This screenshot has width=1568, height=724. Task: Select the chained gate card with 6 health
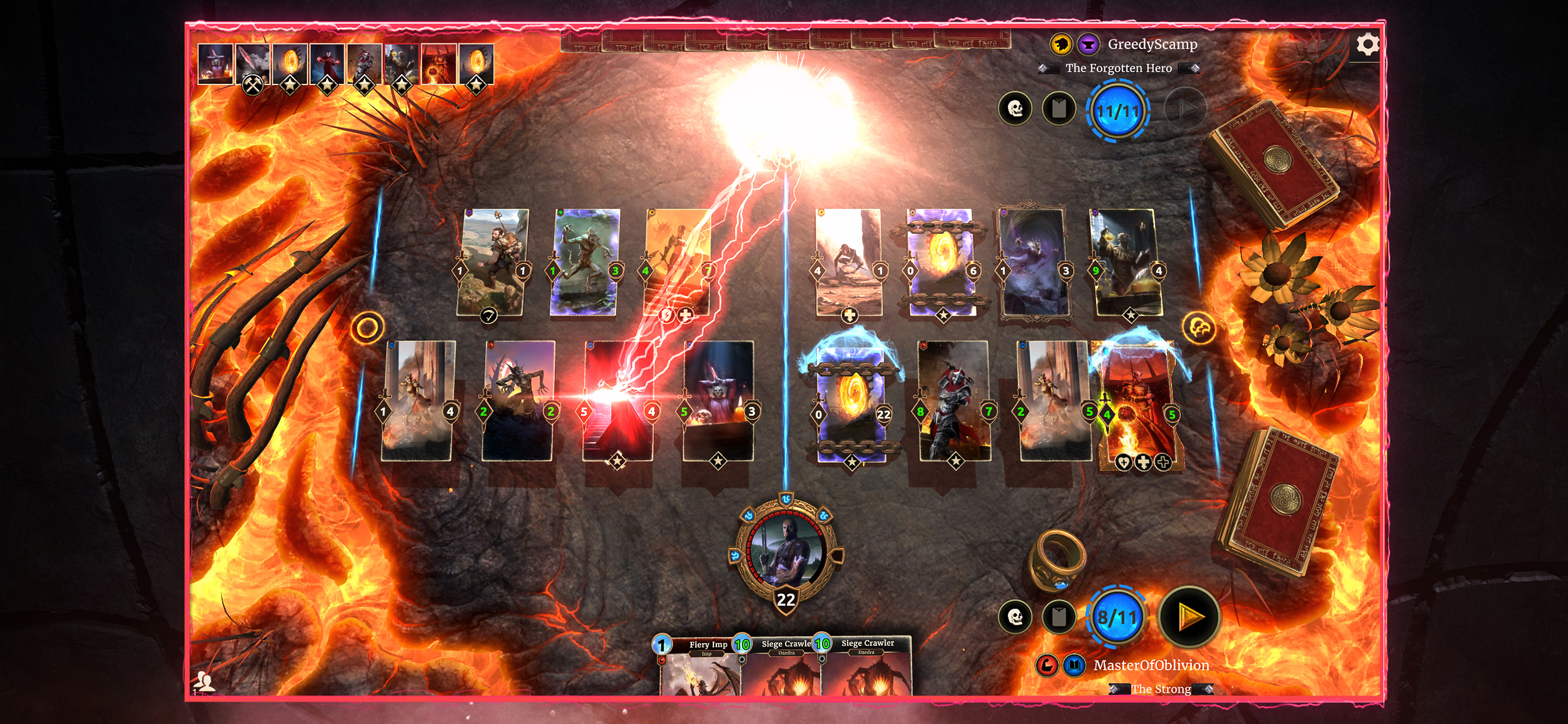coord(941,263)
